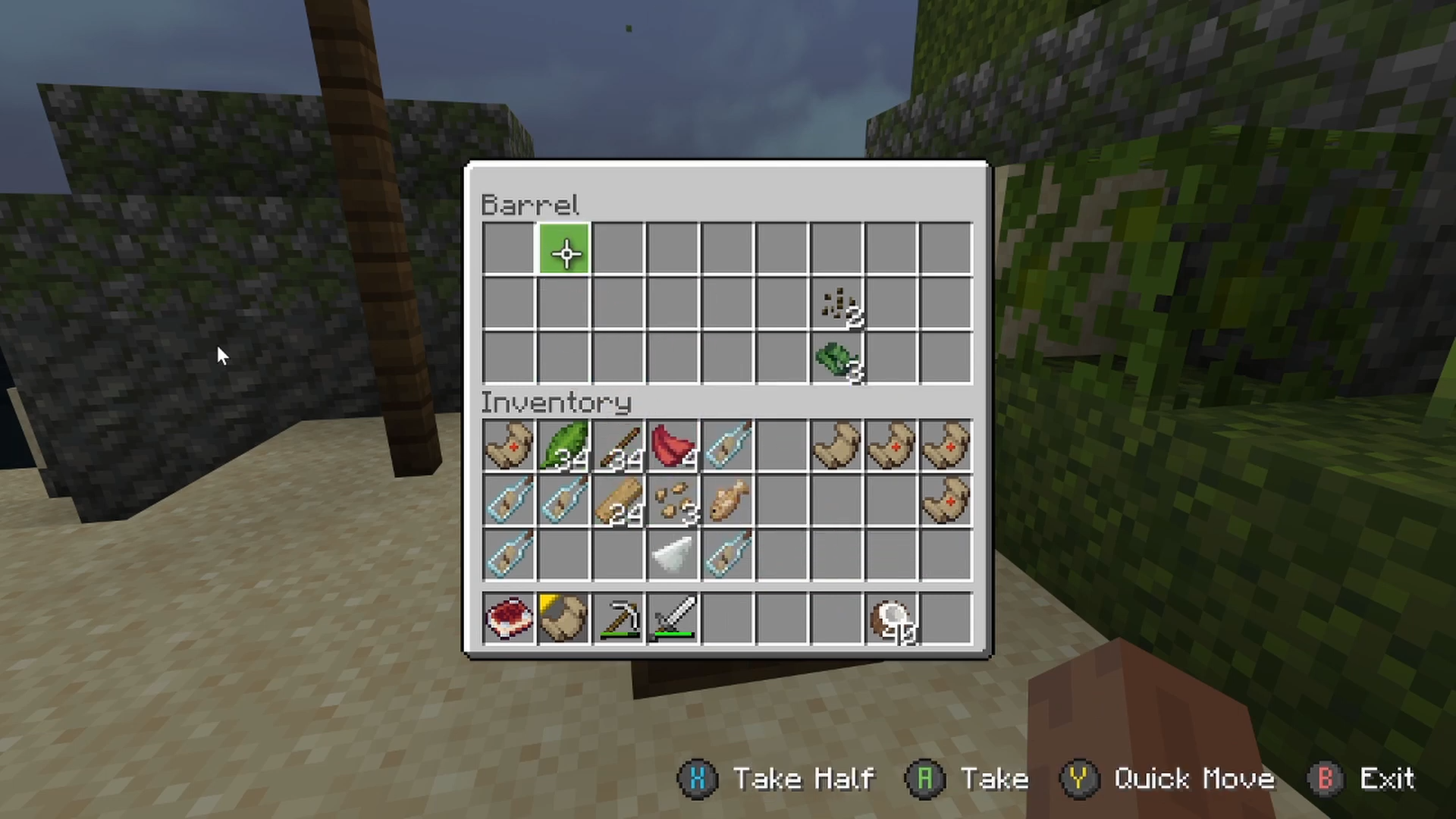This screenshot has width=1456, height=819.
Task: Take the seeds stack from the barrel
Action: pos(836,305)
